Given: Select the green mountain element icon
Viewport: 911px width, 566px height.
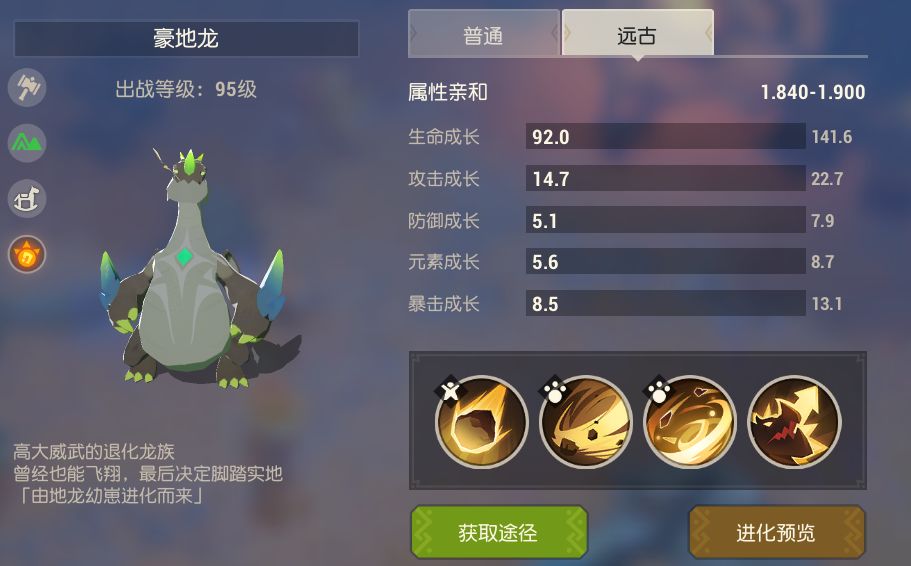Looking at the screenshot, I should [x=27, y=143].
